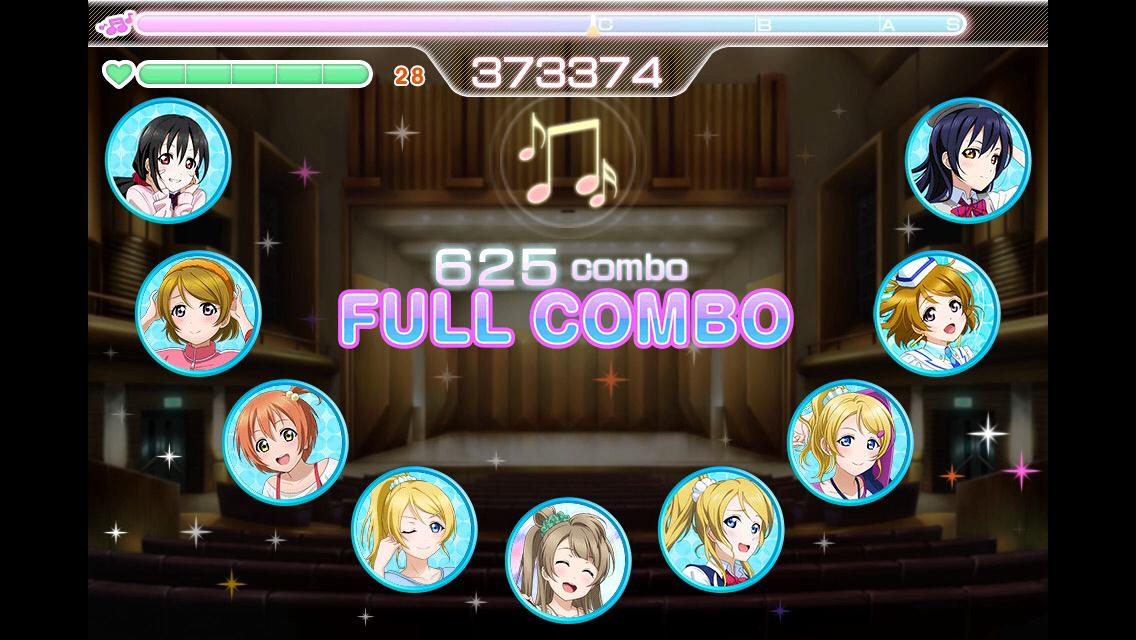The height and width of the screenshot is (640, 1136).
Task: Select the winking blonde ponytail girl circle
Action: tap(414, 529)
